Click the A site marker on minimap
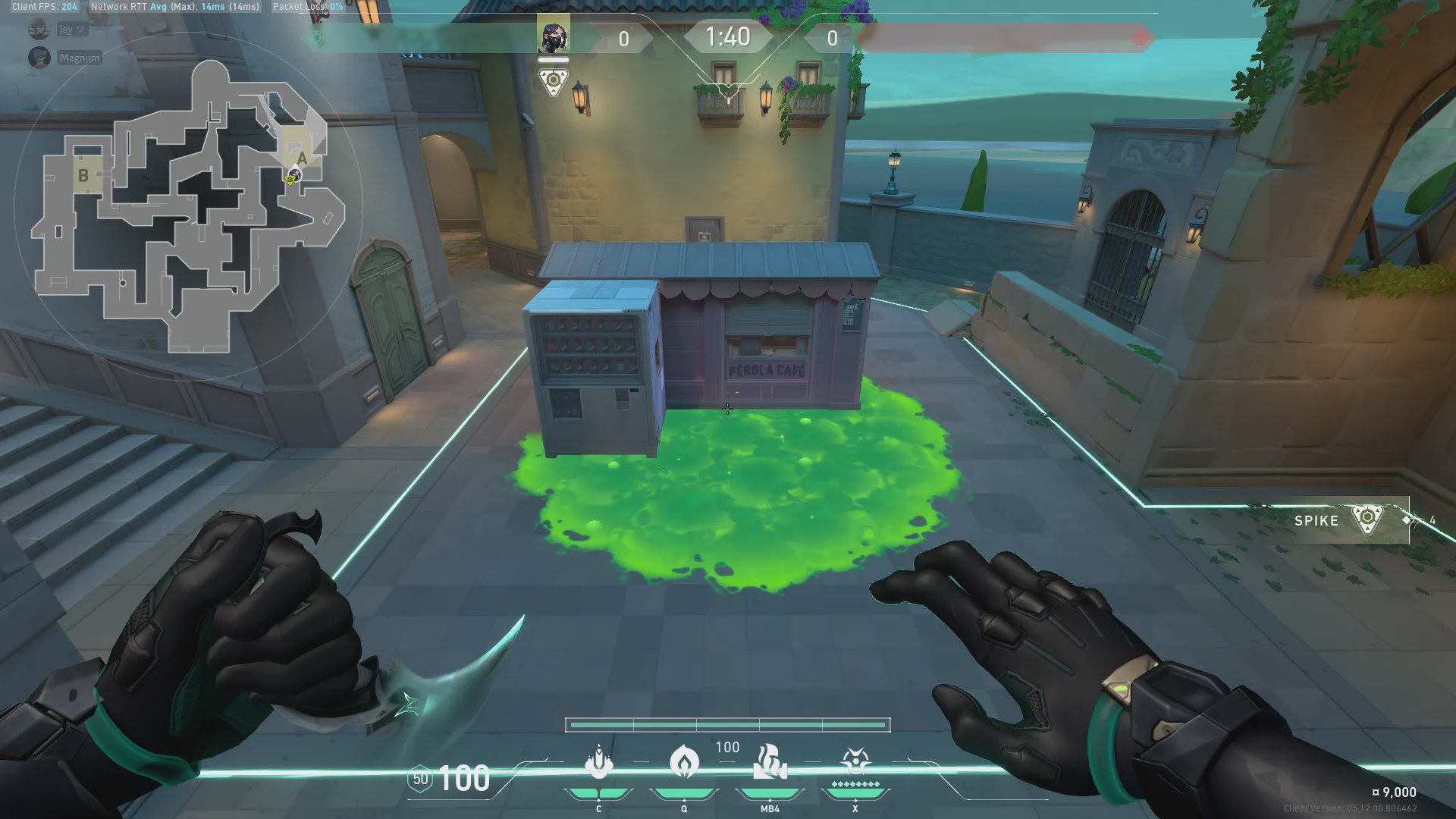 coord(302,158)
